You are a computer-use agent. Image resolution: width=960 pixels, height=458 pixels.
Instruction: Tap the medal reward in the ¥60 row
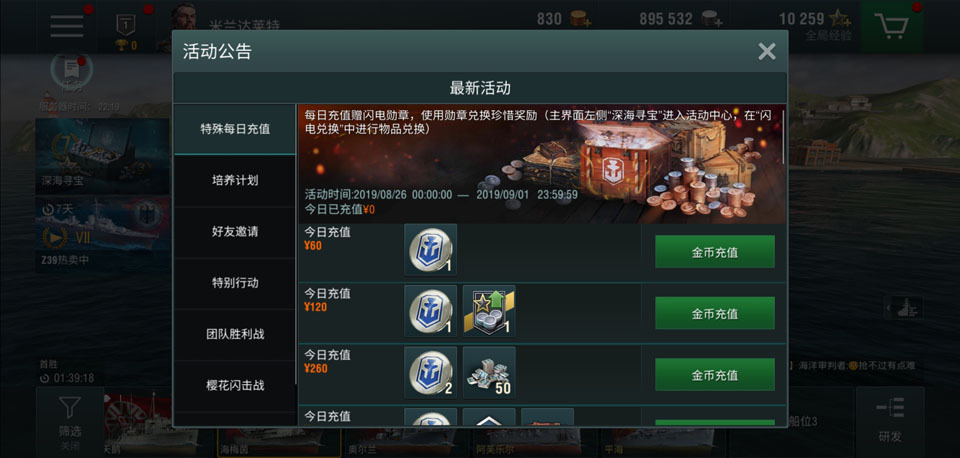431,250
